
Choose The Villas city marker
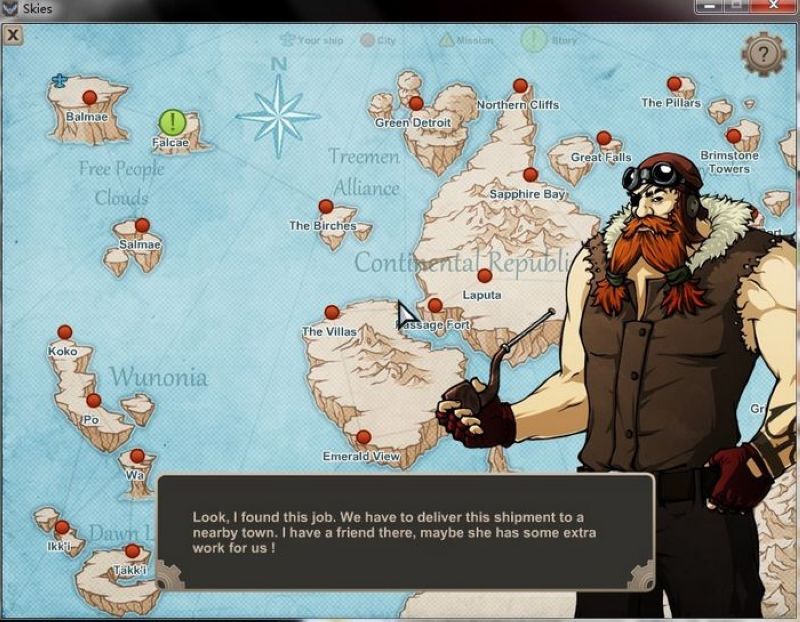tap(332, 313)
